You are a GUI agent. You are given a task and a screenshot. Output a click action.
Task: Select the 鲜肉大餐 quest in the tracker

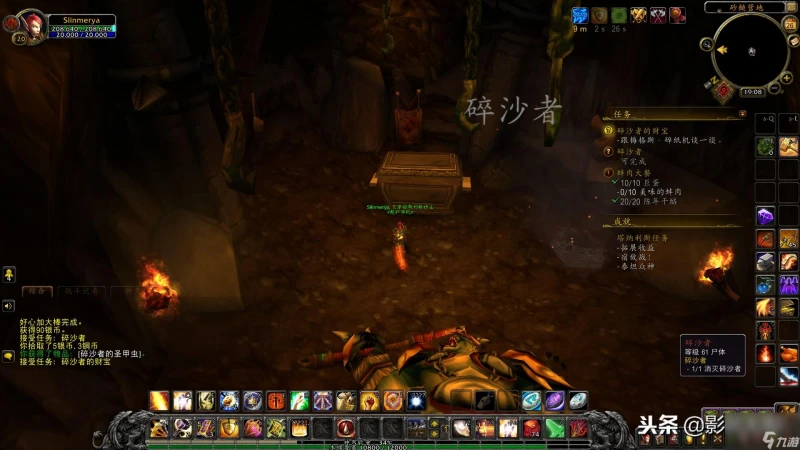[x=634, y=173]
